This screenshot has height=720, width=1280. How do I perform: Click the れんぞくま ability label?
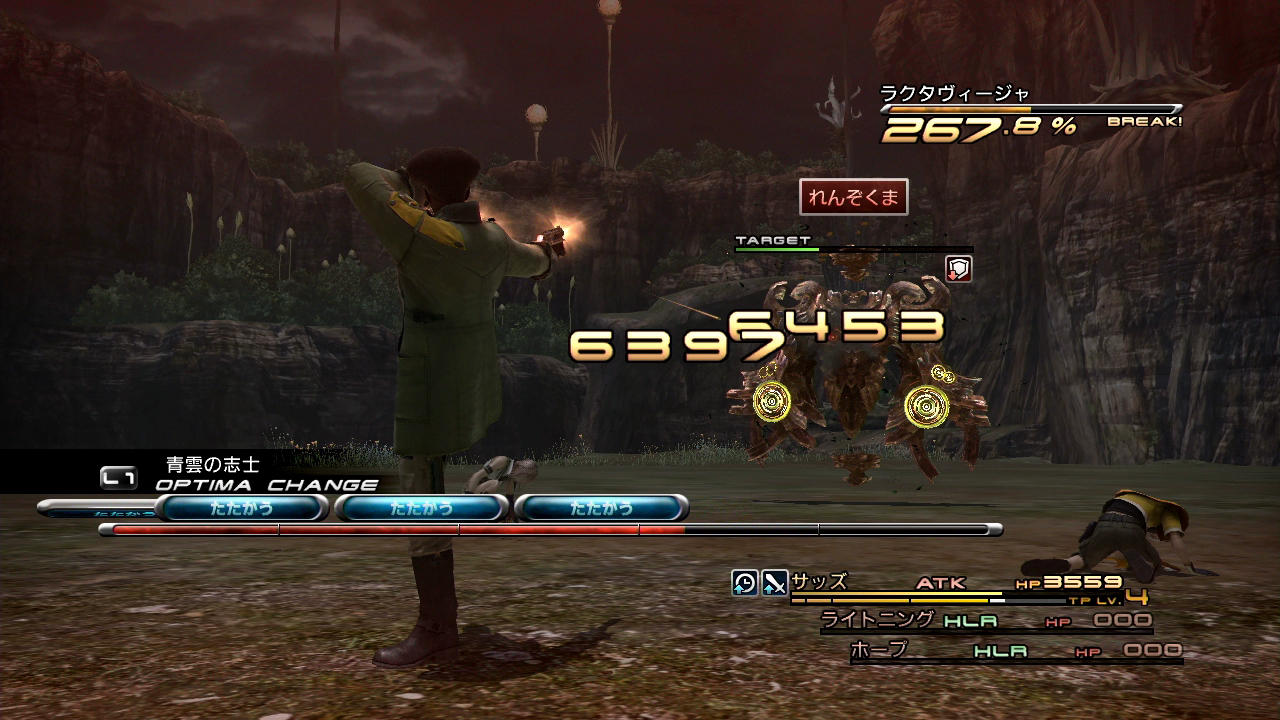pos(853,197)
